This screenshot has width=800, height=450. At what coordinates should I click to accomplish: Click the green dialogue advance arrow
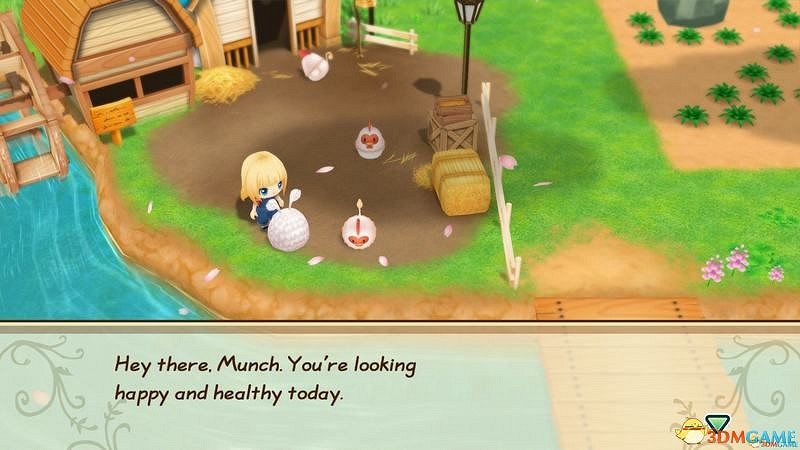[x=716, y=421]
